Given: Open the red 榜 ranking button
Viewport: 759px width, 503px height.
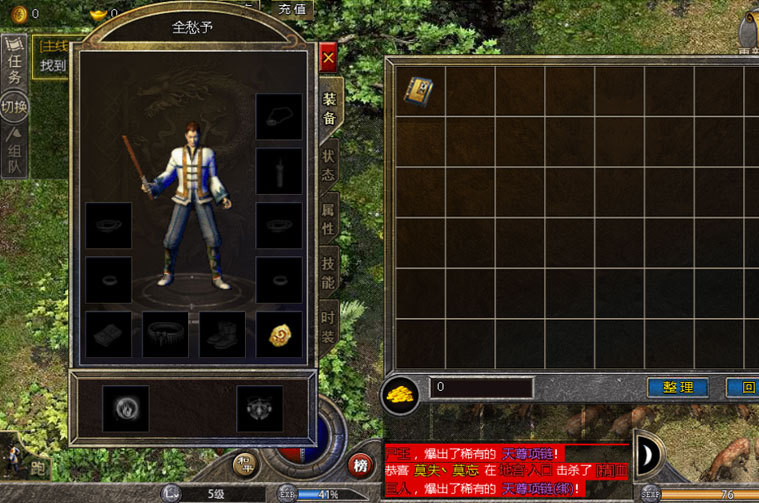Looking at the screenshot, I should (x=360, y=465).
